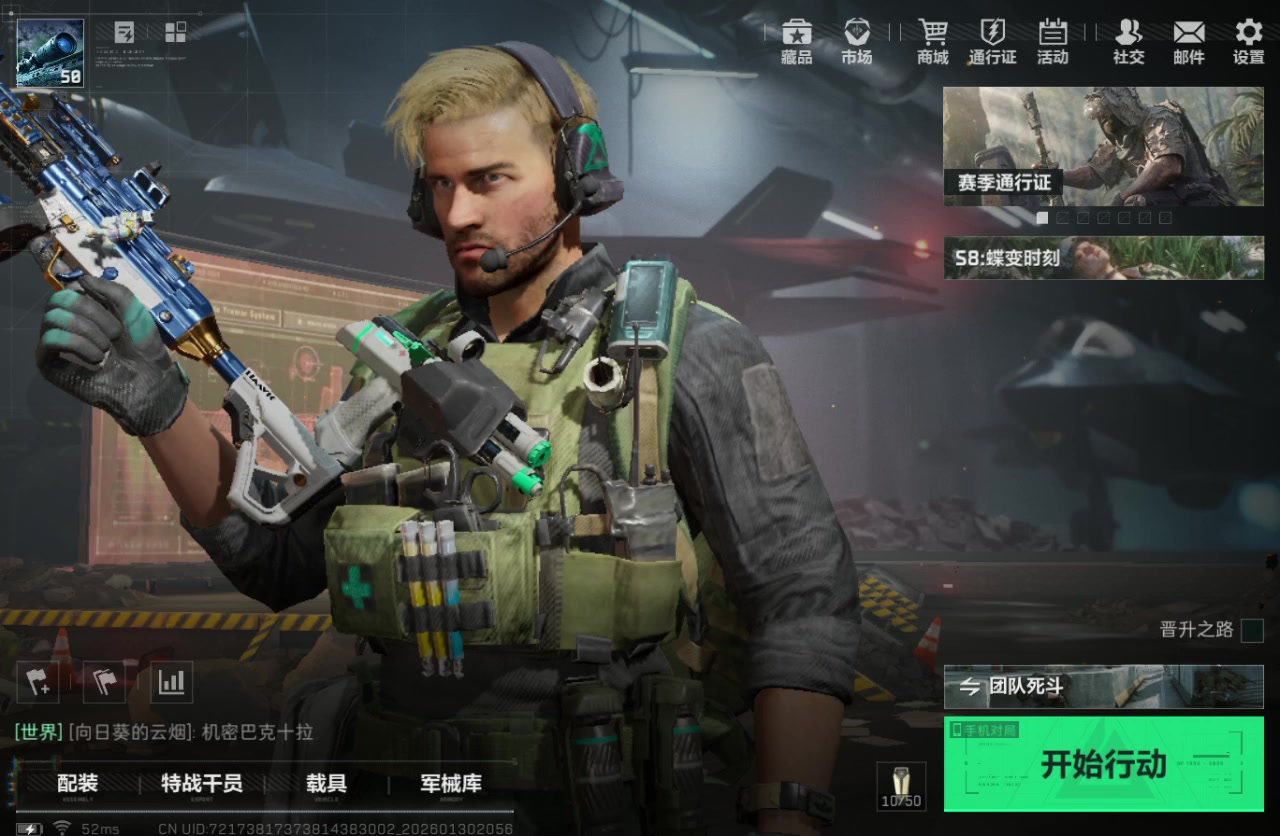Show the 通行证 battle pass

click(x=992, y=42)
